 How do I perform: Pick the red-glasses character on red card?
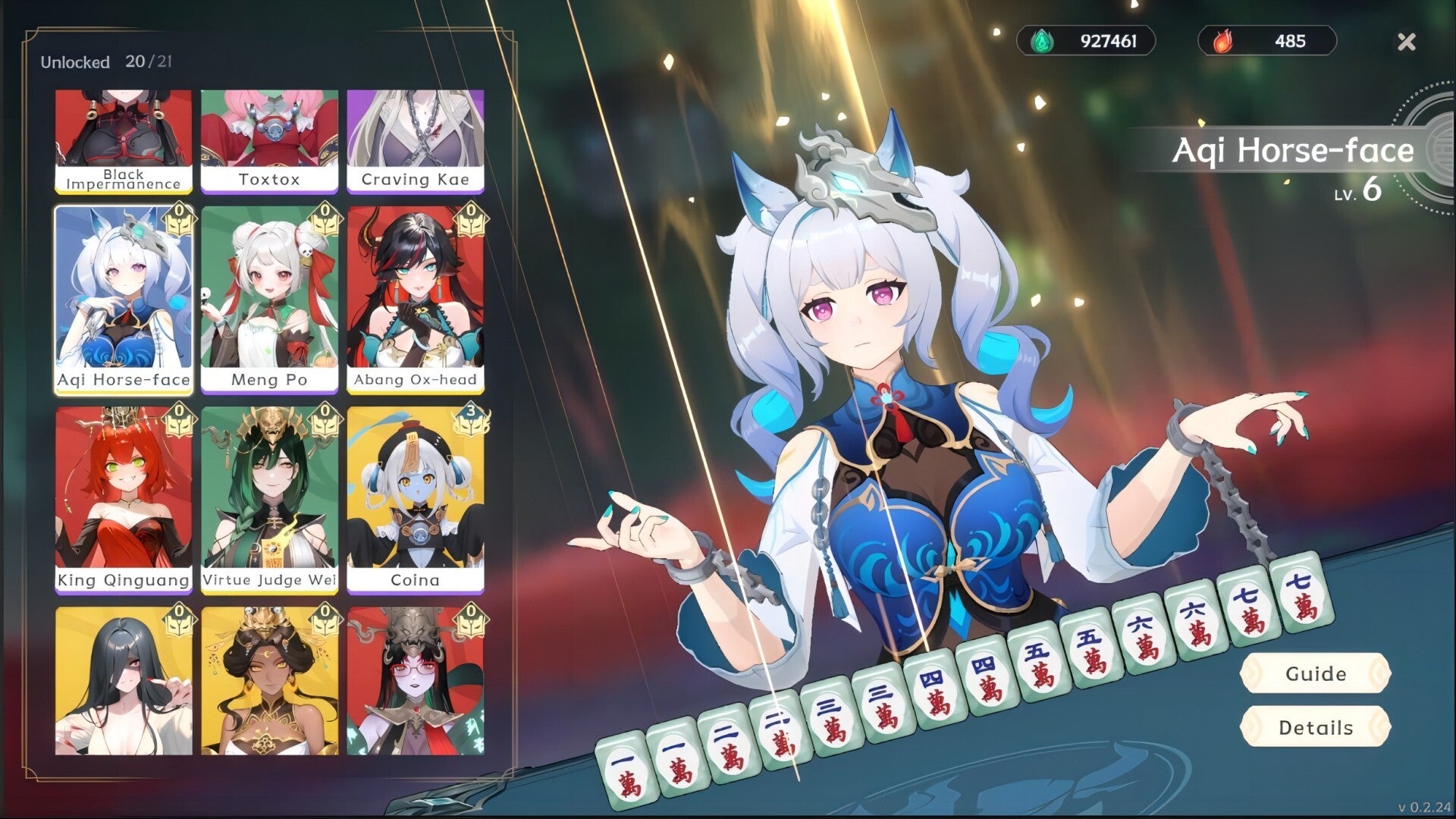point(415,681)
